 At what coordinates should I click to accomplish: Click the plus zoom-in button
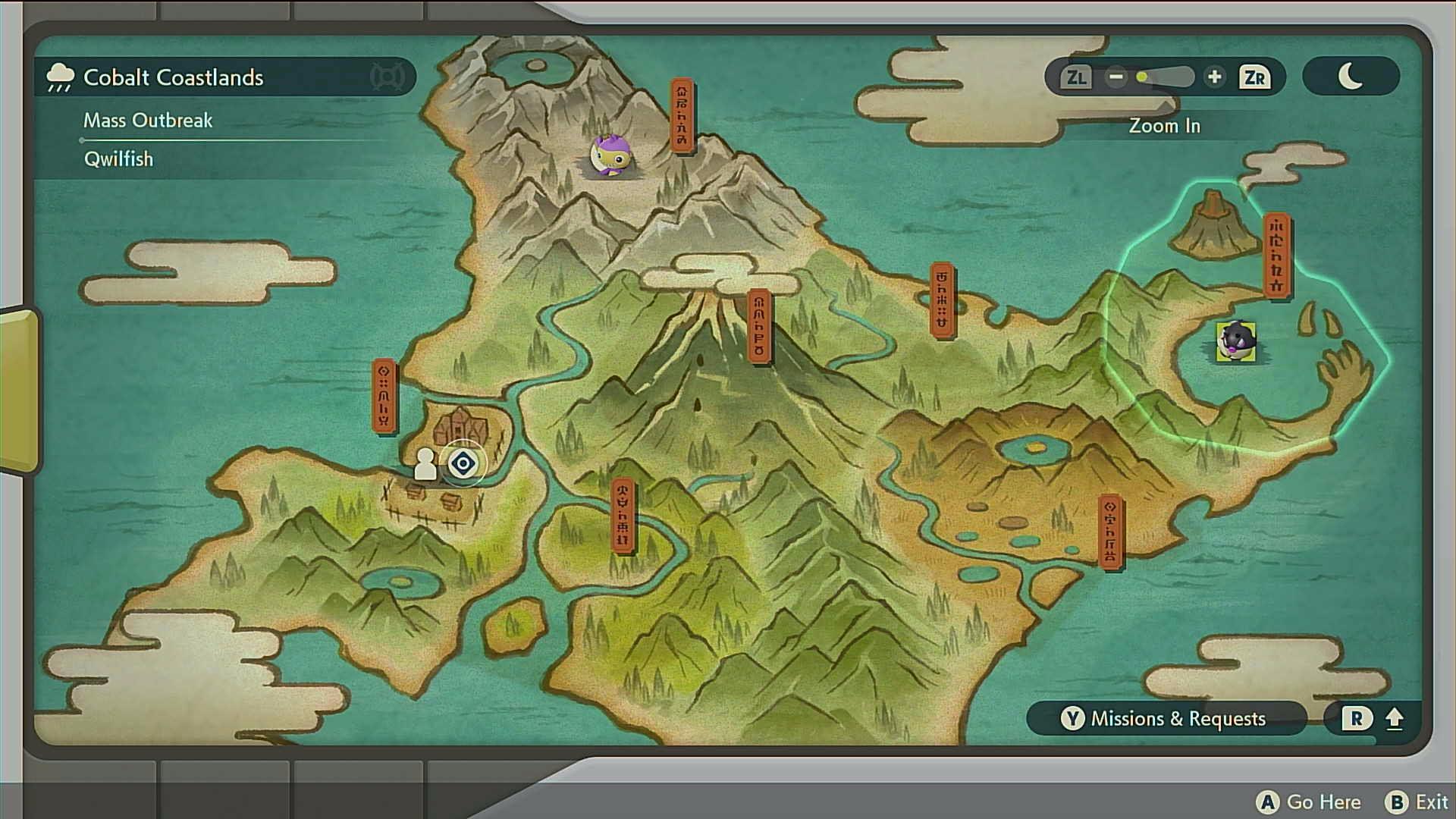click(1214, 77)
